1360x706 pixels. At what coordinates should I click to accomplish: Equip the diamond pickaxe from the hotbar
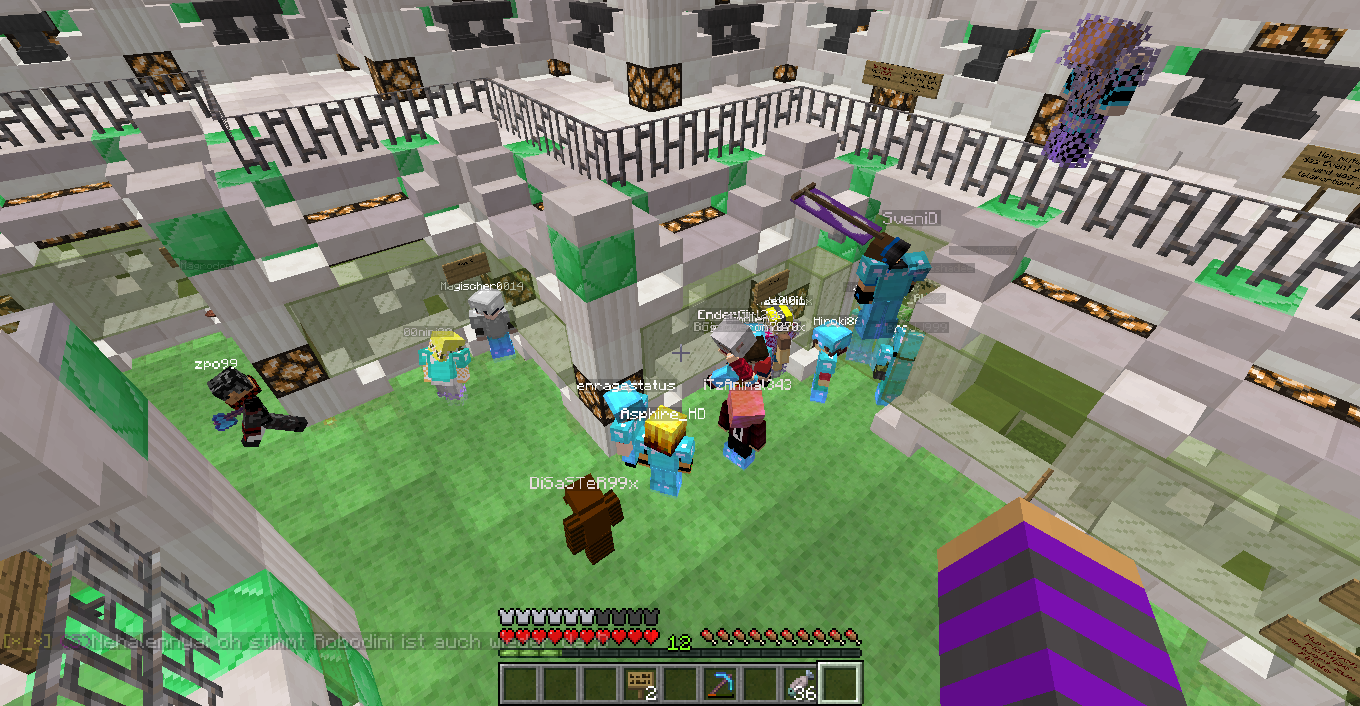tap(720, 684)
